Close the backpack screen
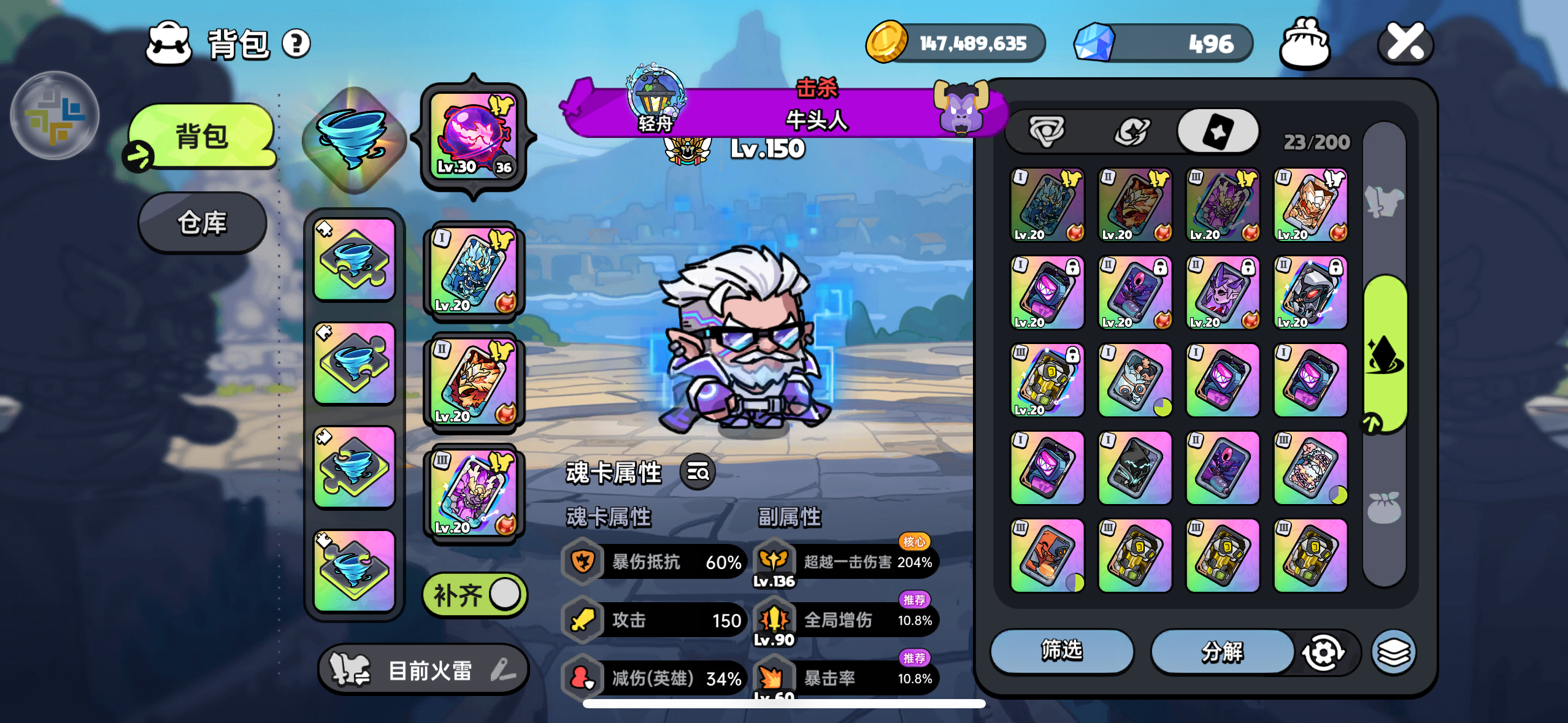This screenshot has height=723, width=1568. point(1405,43)
